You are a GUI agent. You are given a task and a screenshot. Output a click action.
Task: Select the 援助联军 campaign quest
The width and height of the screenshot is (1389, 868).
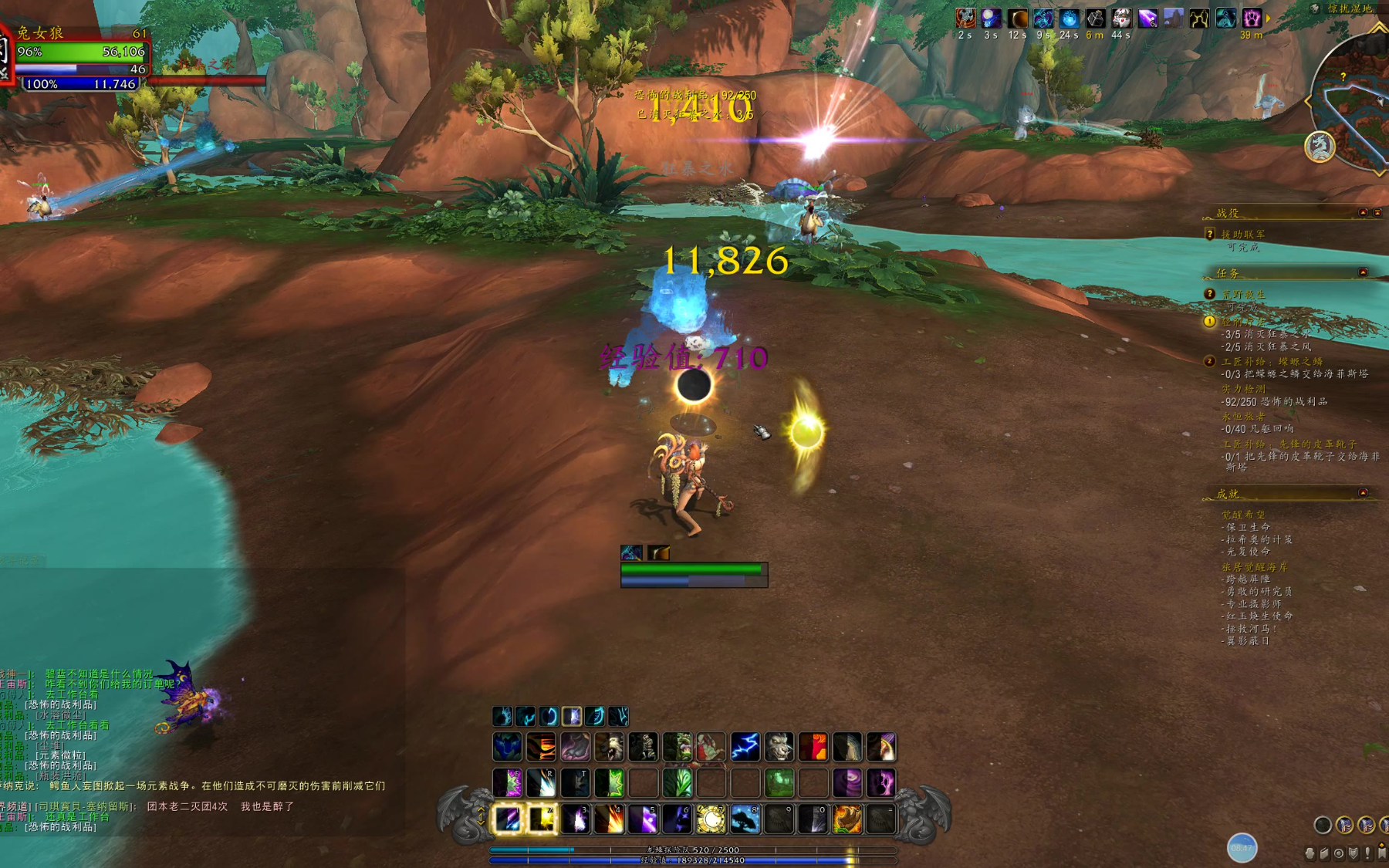click(x=1242, y=234)
